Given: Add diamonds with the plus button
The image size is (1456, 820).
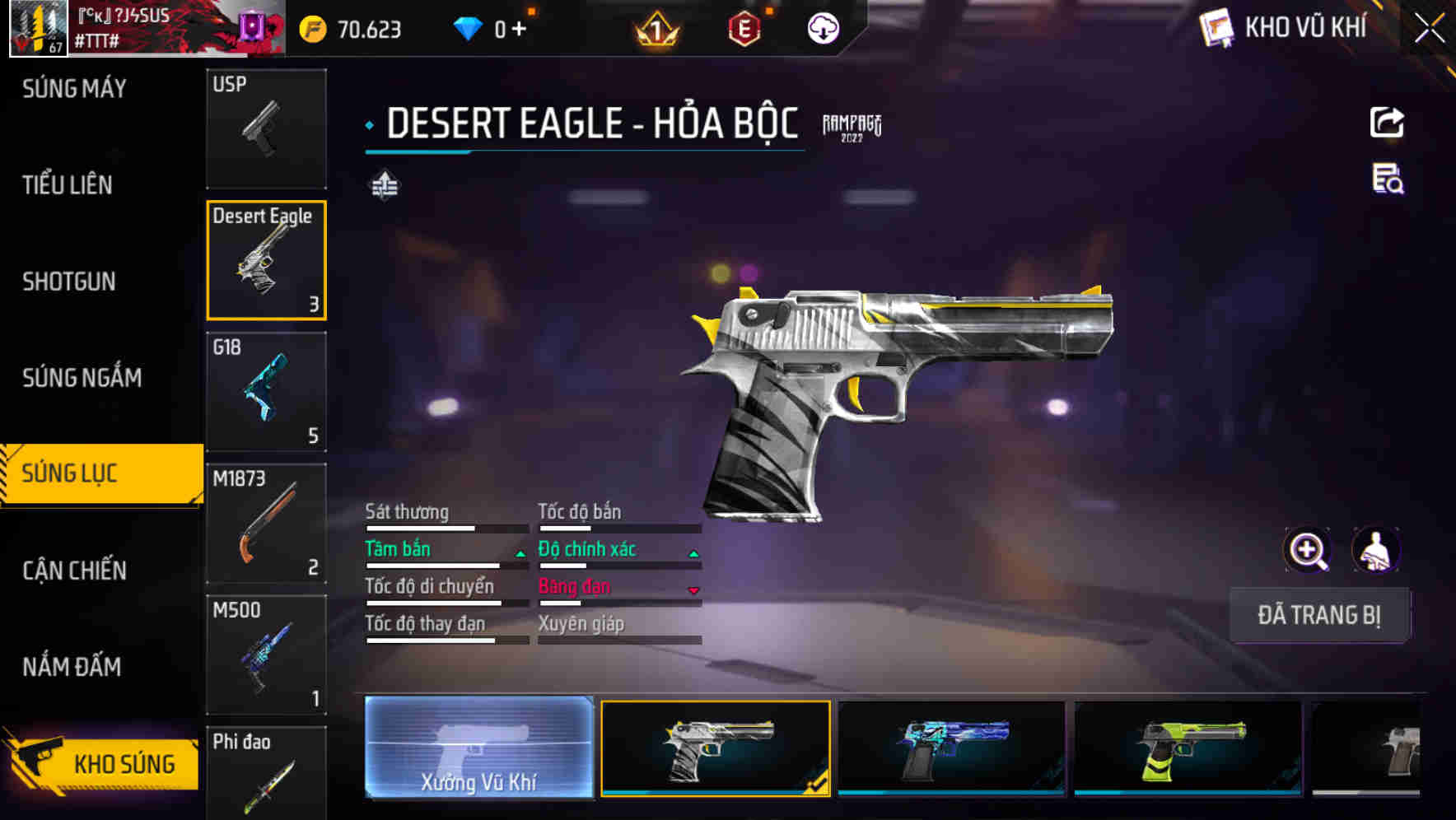Looking at the screenshot, I should pos(519,29).
